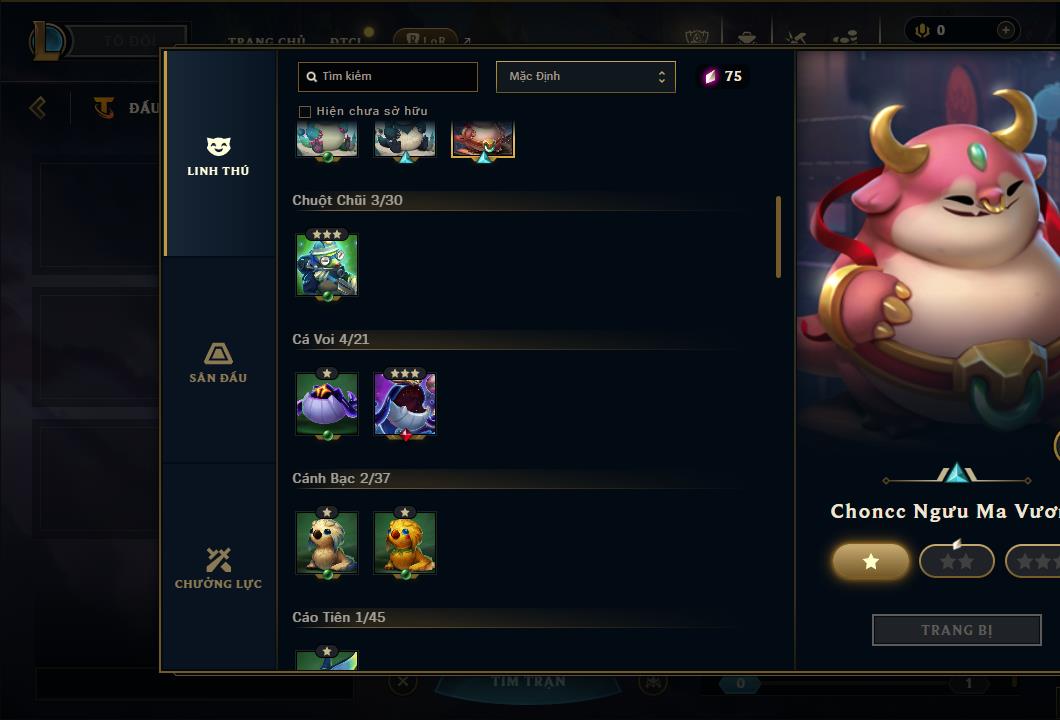The height and width of the screenshot is (720, 1060).
Task: Open the Sàn Đấu tab
Action: tap(218, 362)
